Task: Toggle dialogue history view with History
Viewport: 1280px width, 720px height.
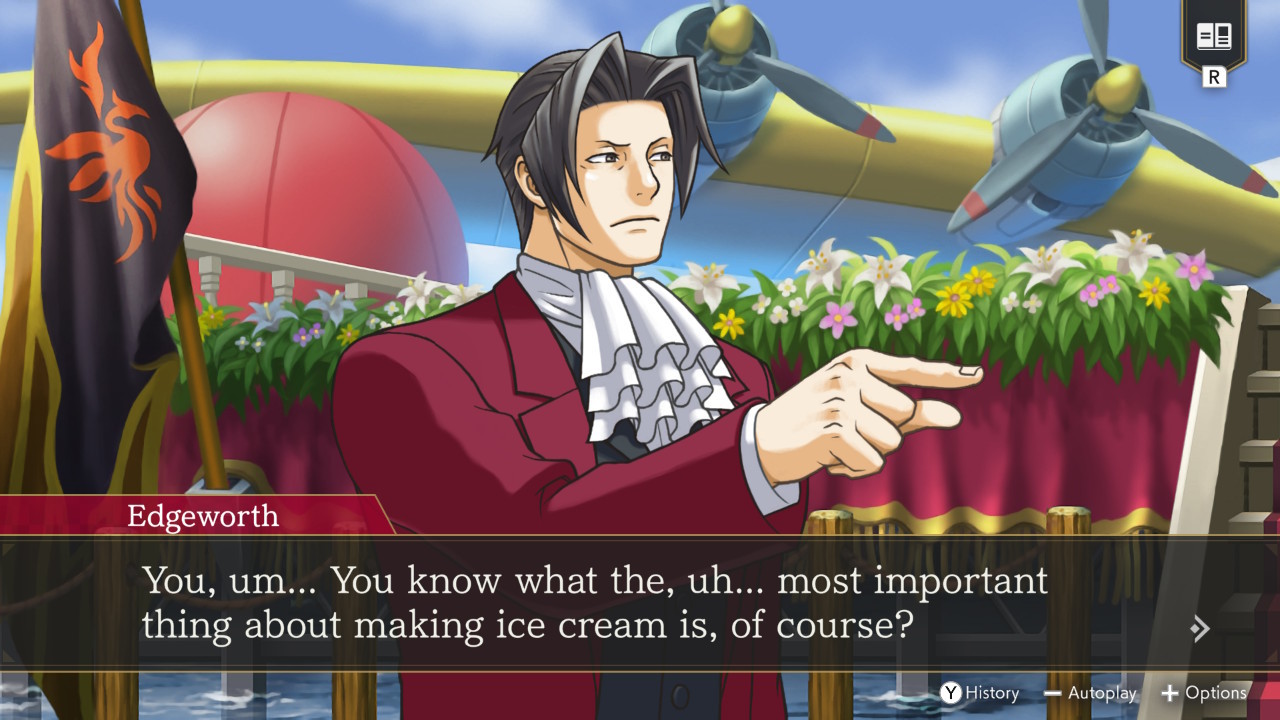Action: point(990,692)
